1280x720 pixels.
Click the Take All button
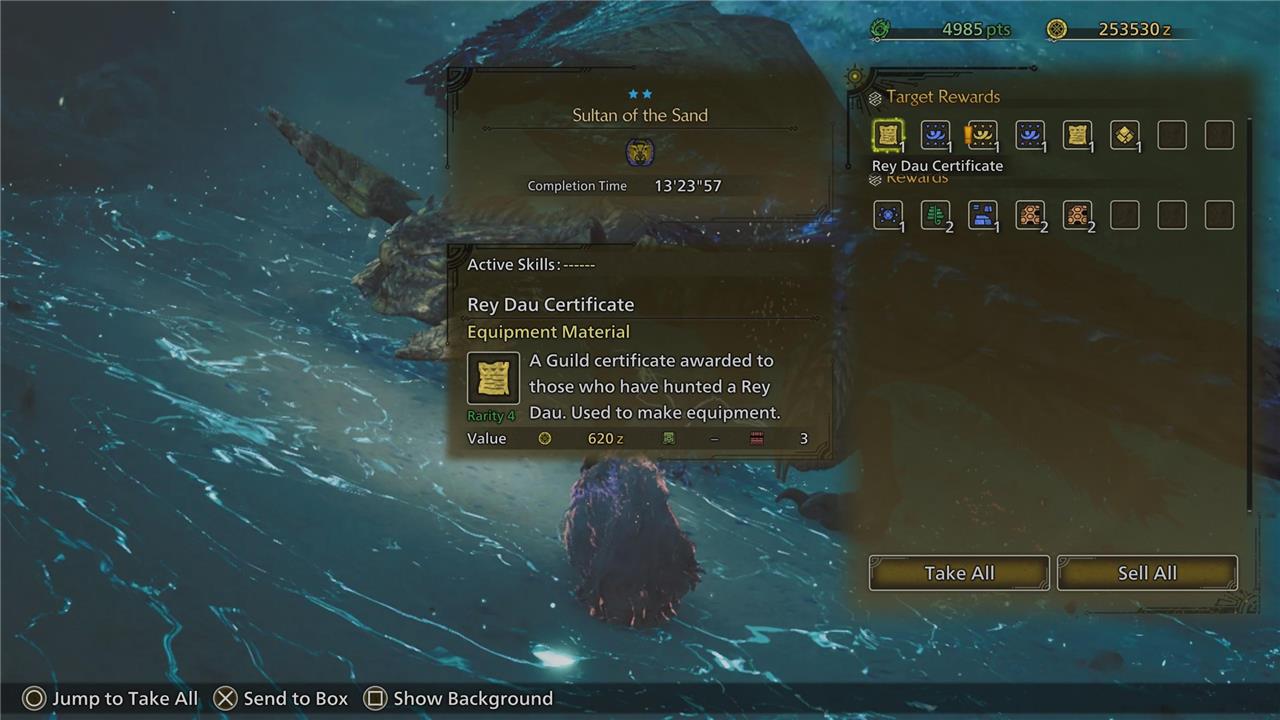click(x=958, y=573)
